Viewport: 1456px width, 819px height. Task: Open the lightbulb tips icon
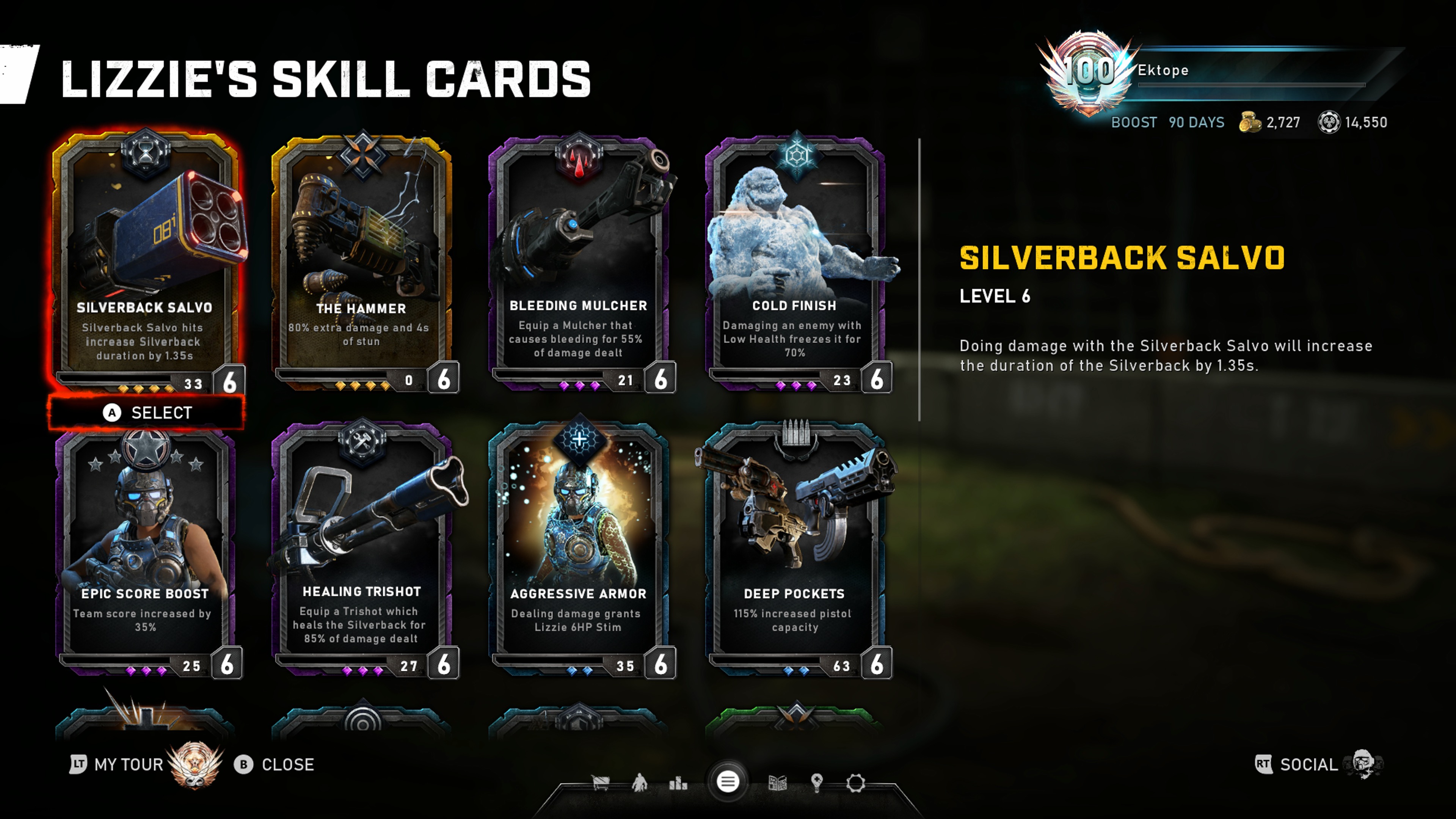point(817,783)
